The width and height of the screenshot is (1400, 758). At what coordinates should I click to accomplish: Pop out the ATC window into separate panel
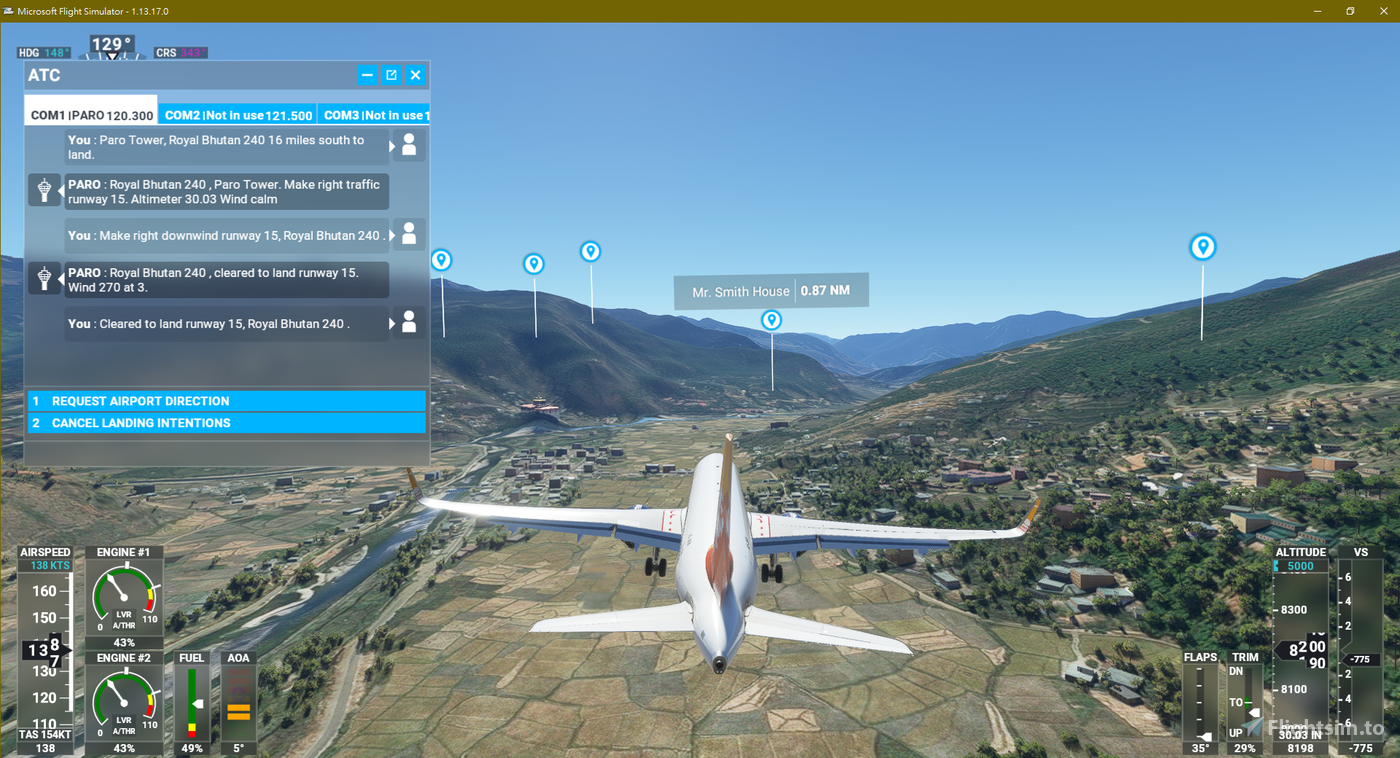click(x=391, y=74)
